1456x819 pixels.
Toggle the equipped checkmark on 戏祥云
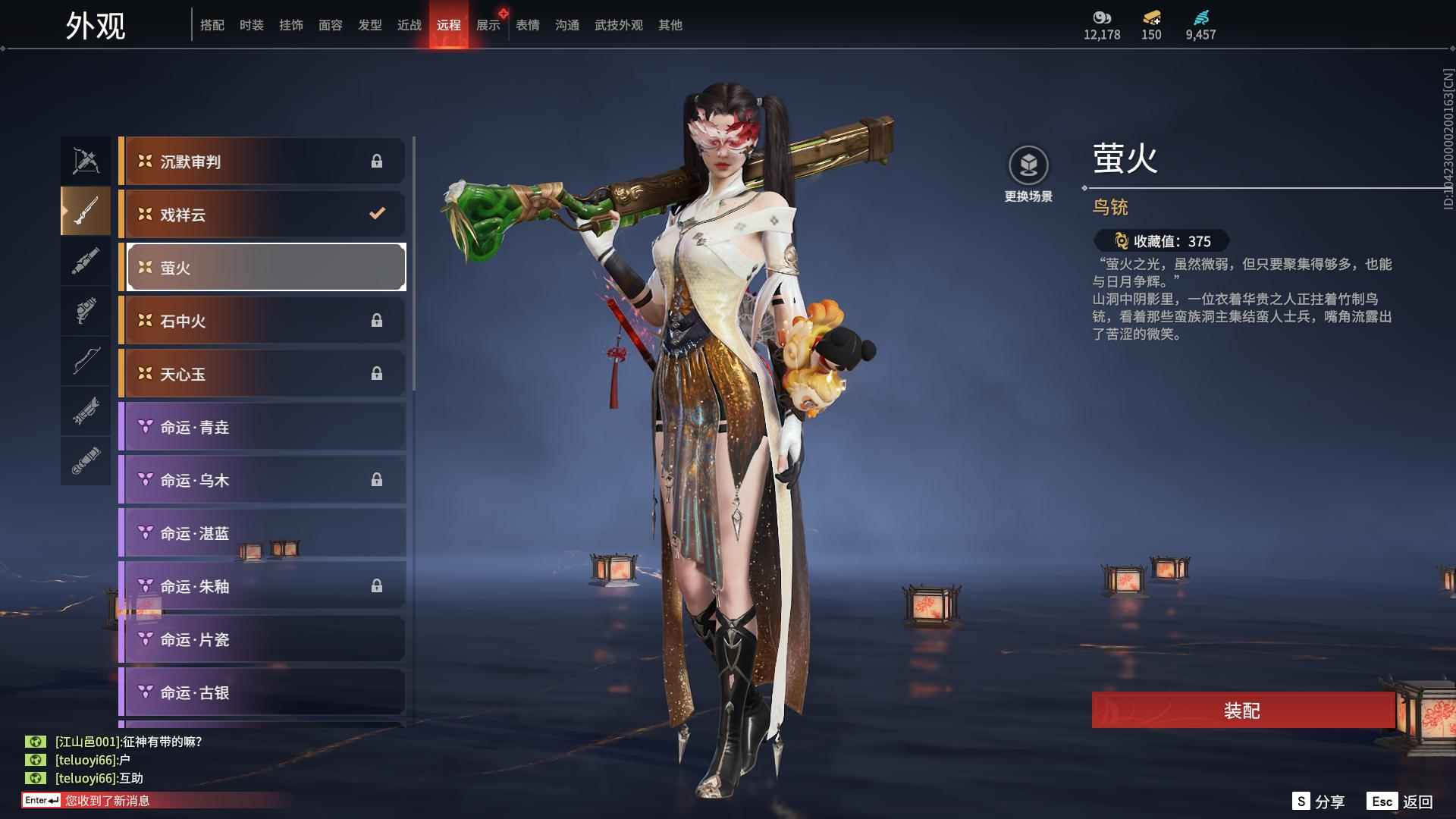(377, 214)
